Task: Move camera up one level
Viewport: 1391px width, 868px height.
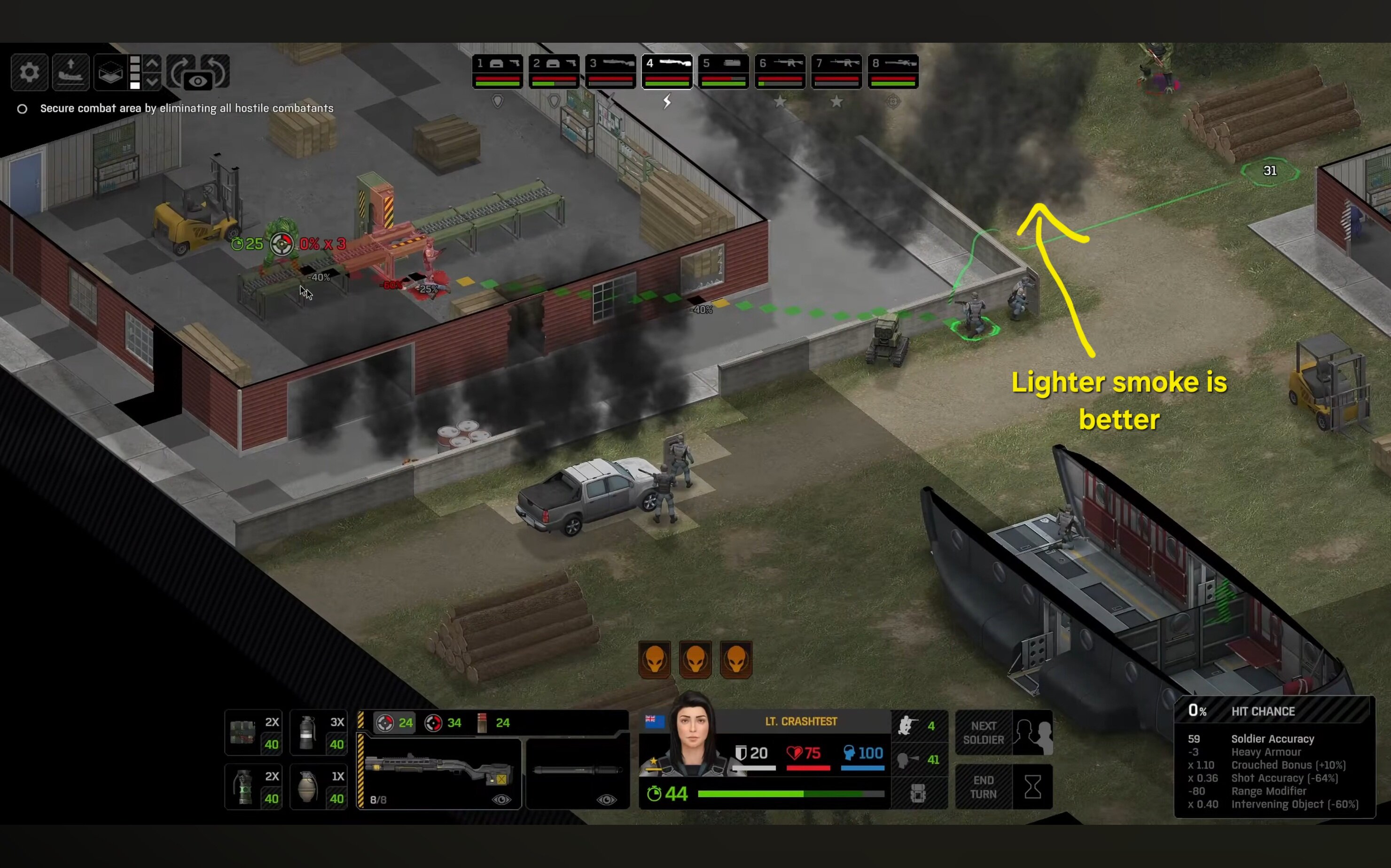Action: point(152,63)
